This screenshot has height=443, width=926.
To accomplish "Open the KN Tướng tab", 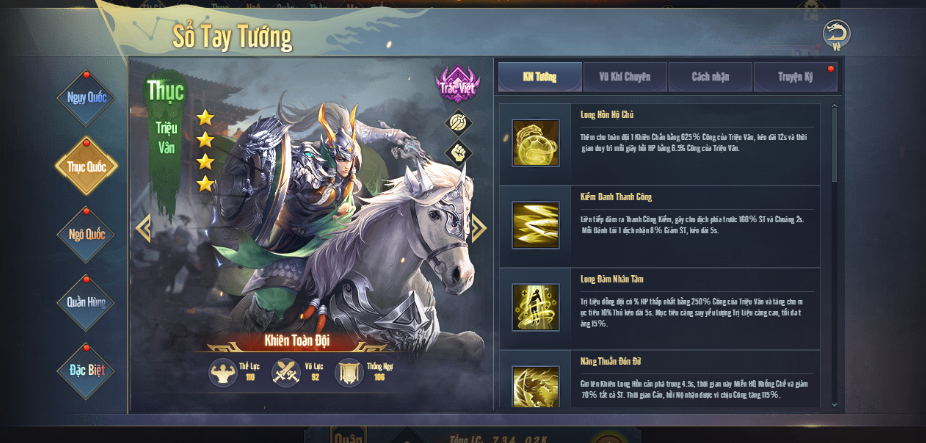I will pos(539,77).
